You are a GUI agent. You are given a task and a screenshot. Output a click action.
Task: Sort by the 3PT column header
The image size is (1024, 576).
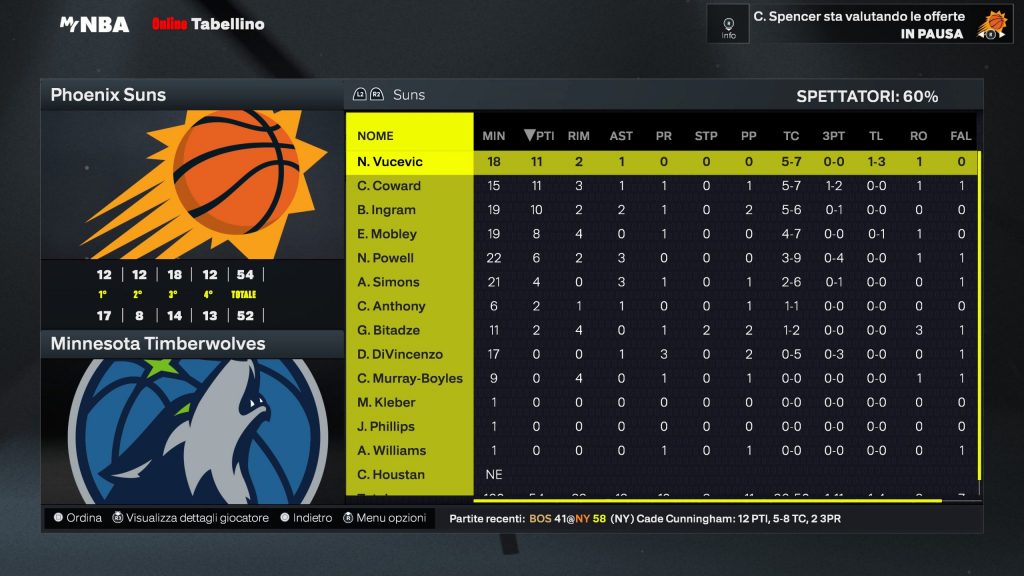click(833, 136)
